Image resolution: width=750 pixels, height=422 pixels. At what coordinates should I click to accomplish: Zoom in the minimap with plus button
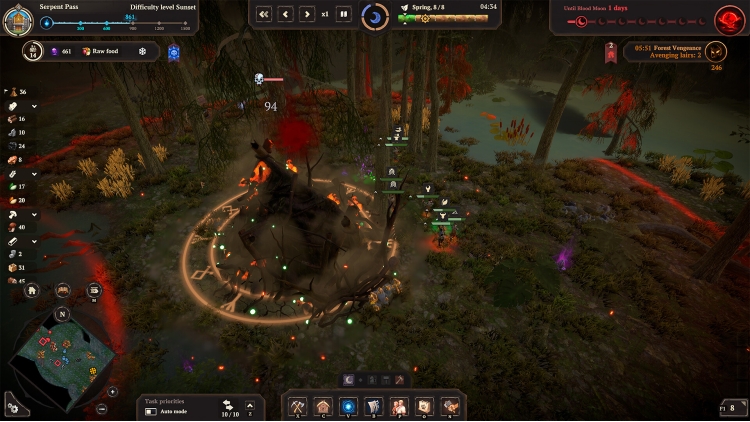pyautogui.click(x=113, y=392)
